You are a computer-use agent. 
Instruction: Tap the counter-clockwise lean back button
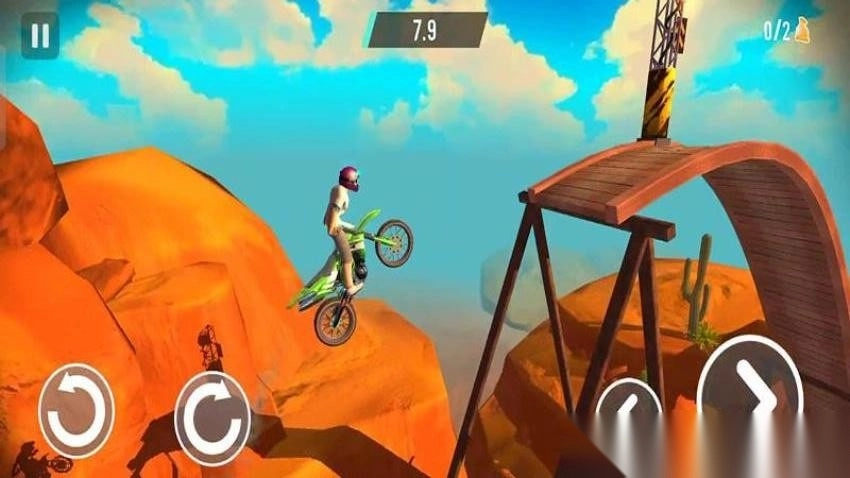[76, 411]
